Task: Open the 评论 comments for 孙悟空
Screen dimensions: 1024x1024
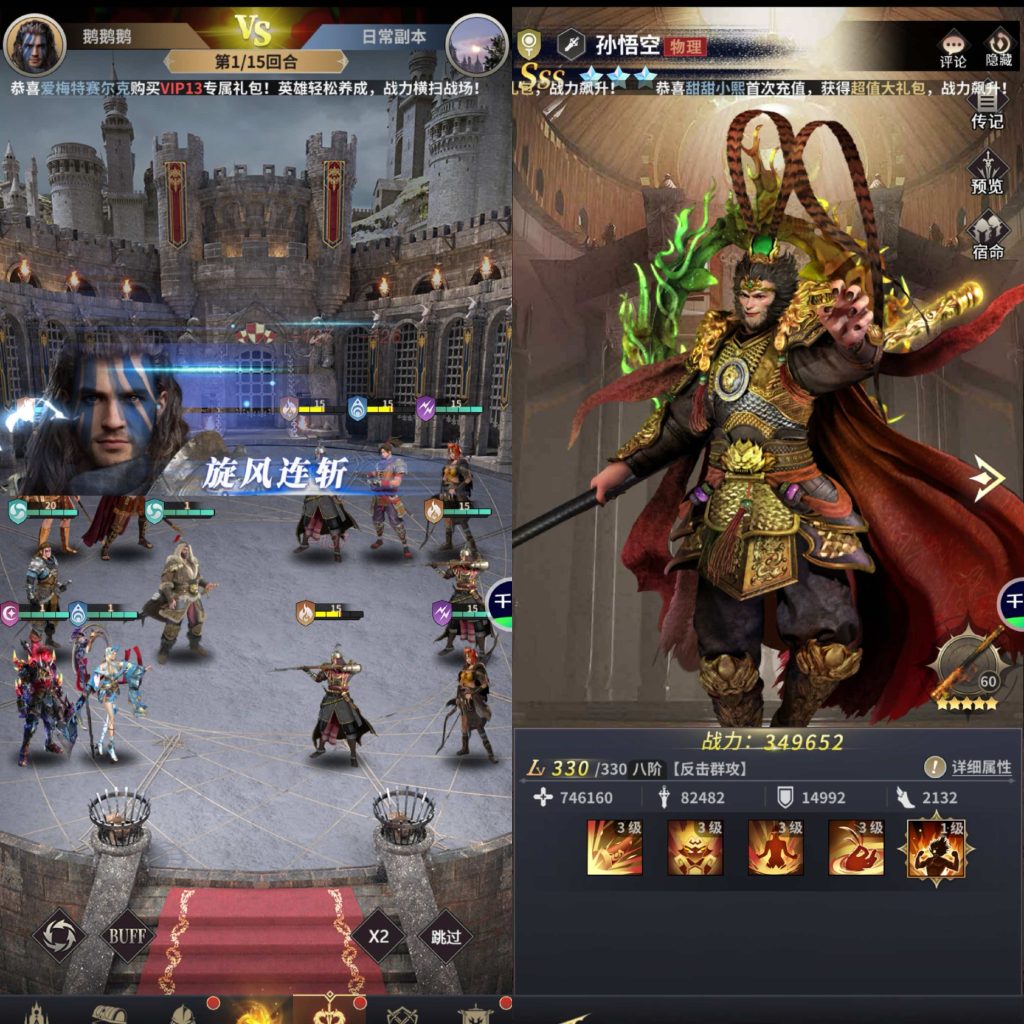Action: point(953,49)
